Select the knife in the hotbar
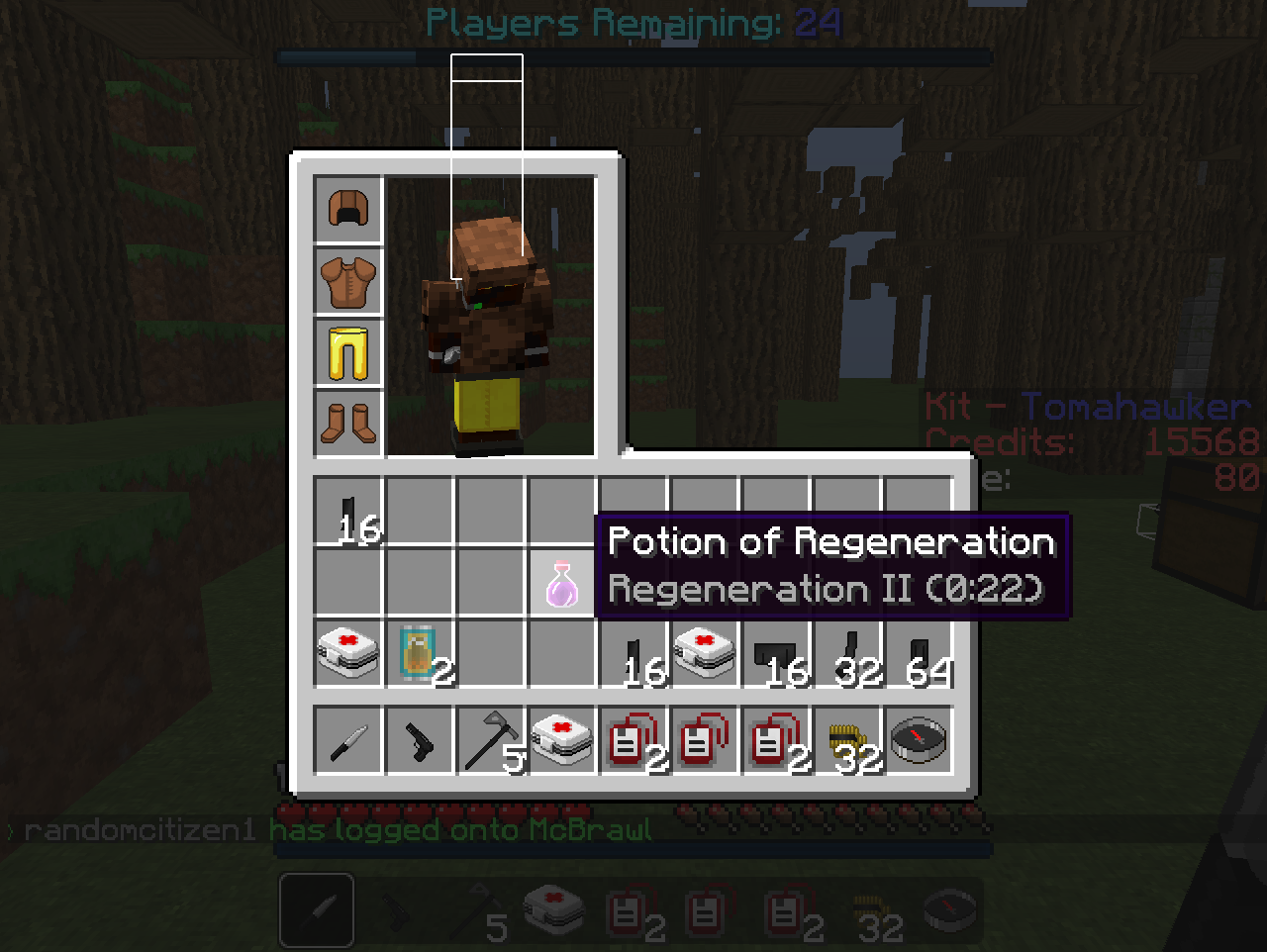 point(348,741)
